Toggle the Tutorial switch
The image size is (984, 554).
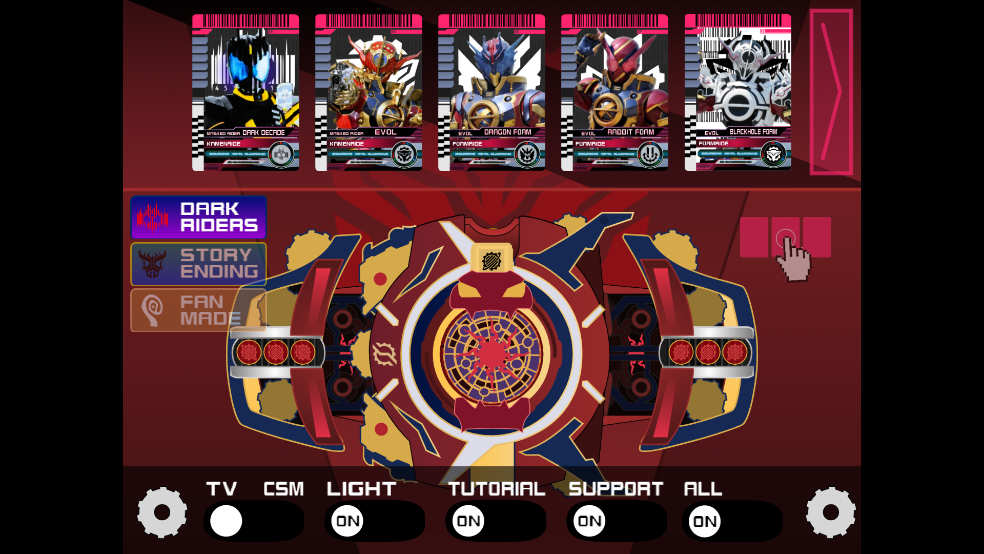[495, 521]
